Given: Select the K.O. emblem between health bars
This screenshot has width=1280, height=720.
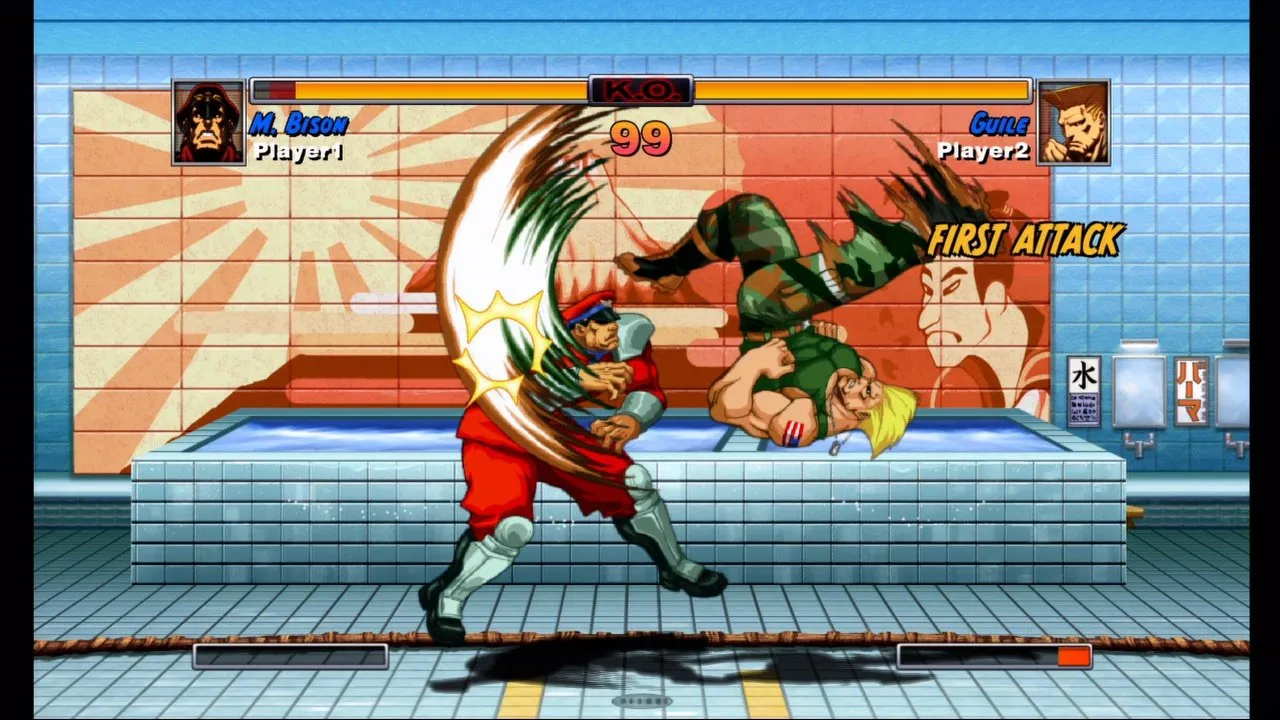Looking at the screenshot, I should pyautogui.click(x=641, y=89).
